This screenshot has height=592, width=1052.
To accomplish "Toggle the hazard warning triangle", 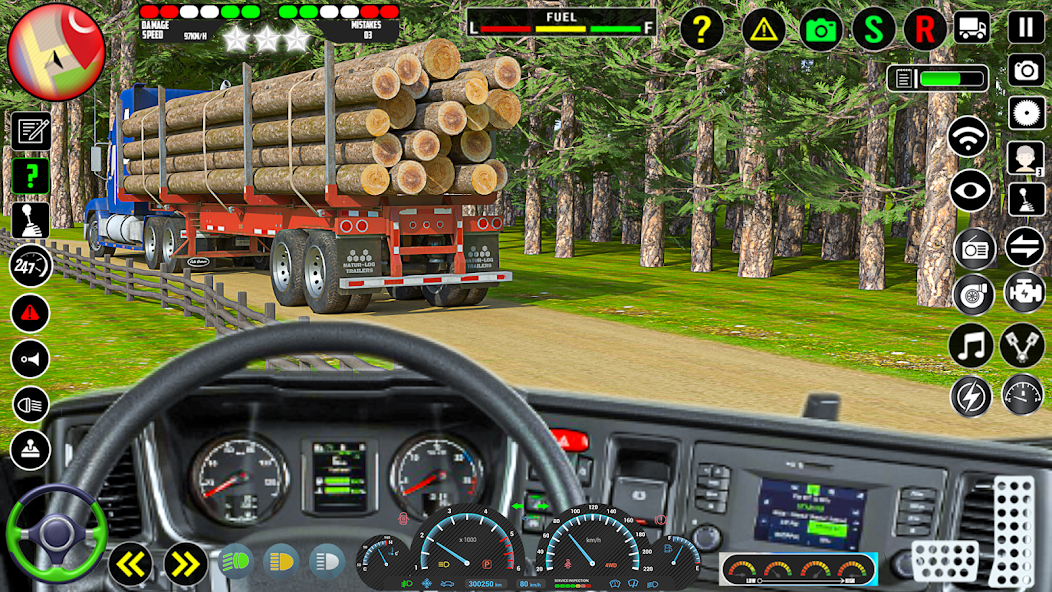I will [x=763, y=29].
